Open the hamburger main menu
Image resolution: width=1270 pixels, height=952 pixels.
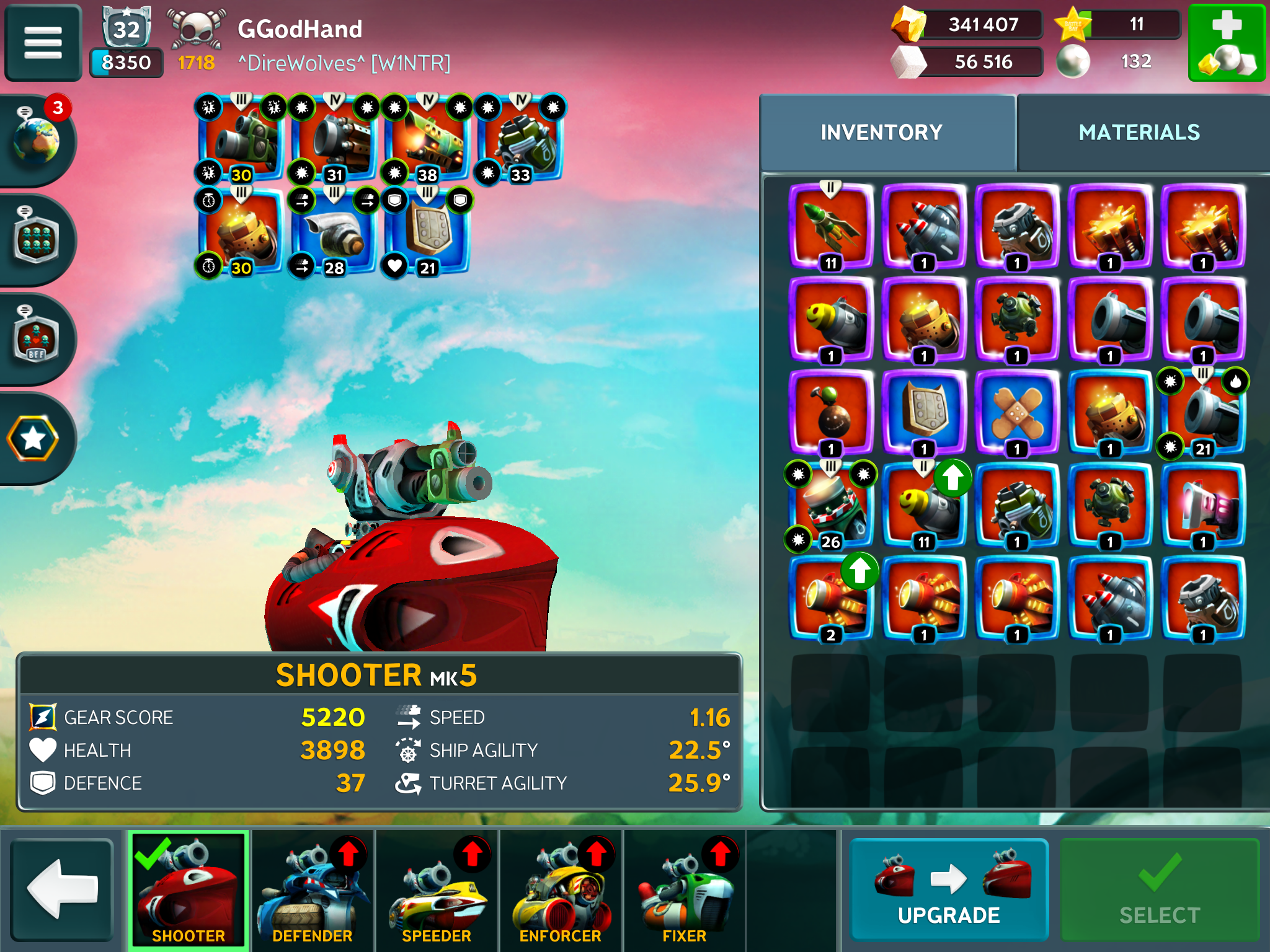[43, 43]
